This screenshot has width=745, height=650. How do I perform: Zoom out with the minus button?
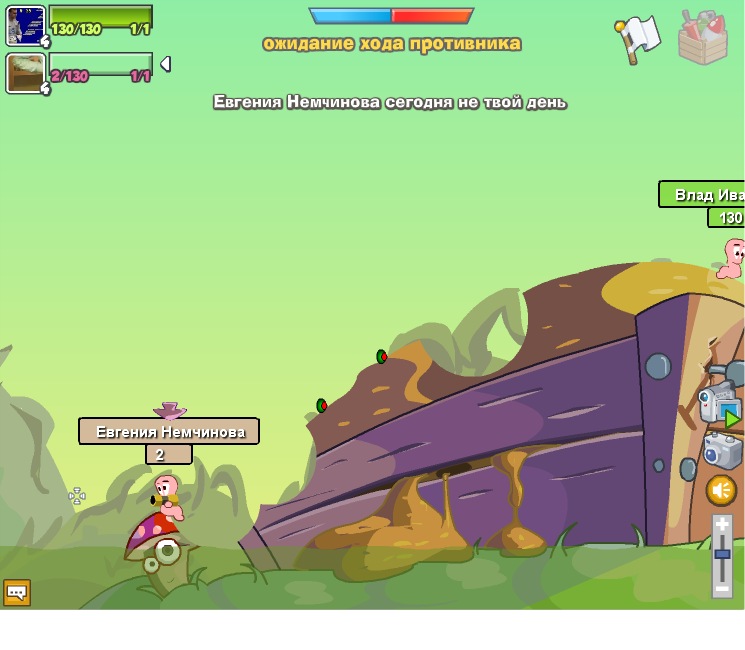coord(722,589)
